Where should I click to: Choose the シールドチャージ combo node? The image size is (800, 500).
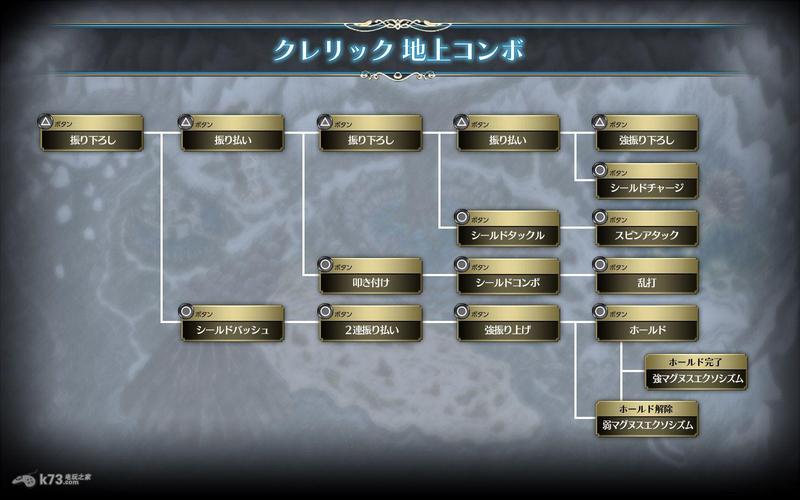point(645,187)
